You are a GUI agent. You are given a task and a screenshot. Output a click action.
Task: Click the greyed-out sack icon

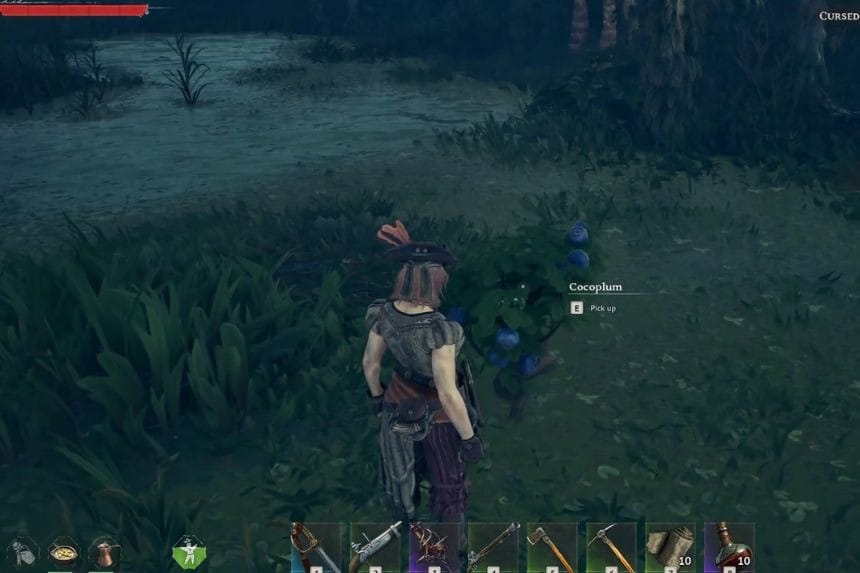tap(23, 553)
